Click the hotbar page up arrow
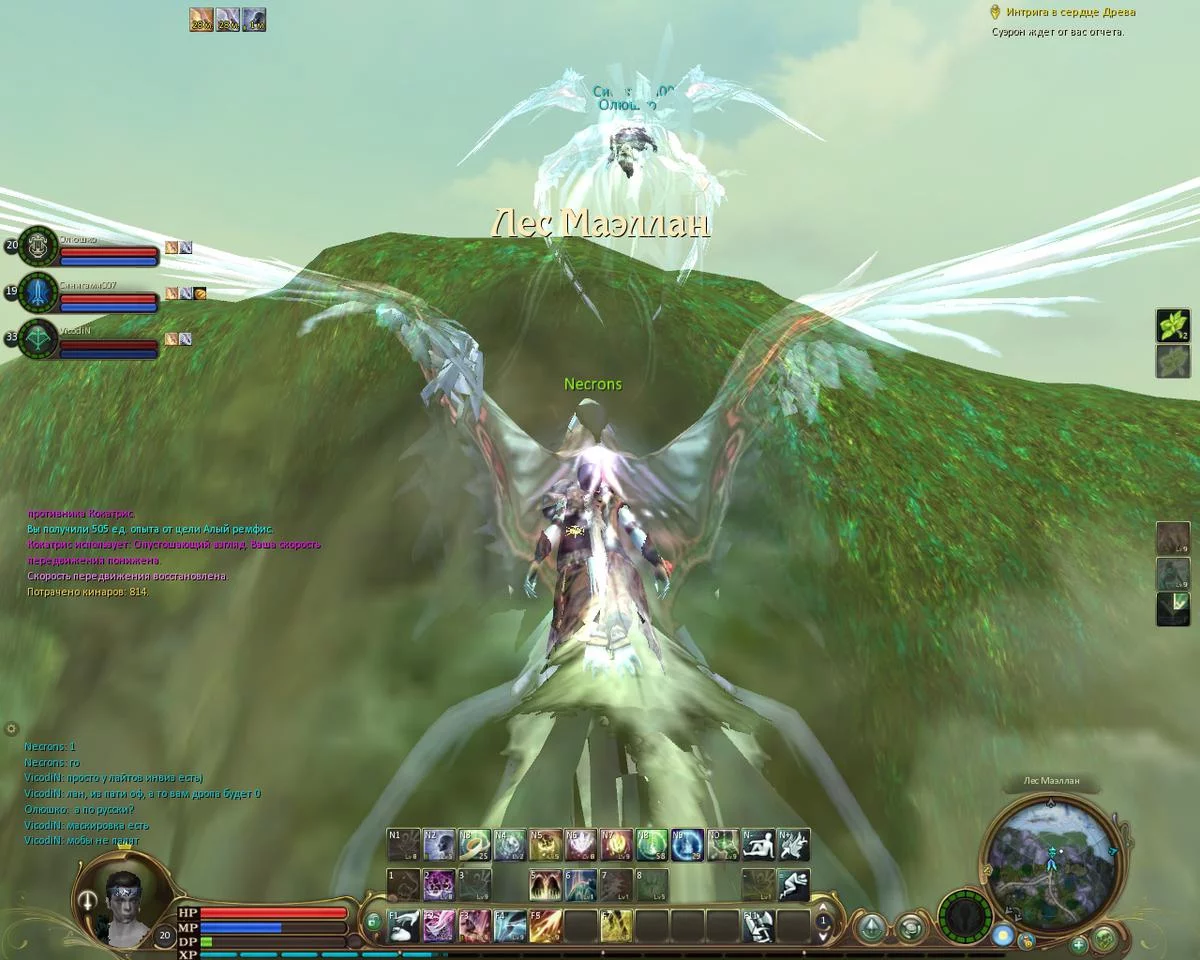This screenshot has height=960, width=1200. pyautogui.click(x=823, y=908)
